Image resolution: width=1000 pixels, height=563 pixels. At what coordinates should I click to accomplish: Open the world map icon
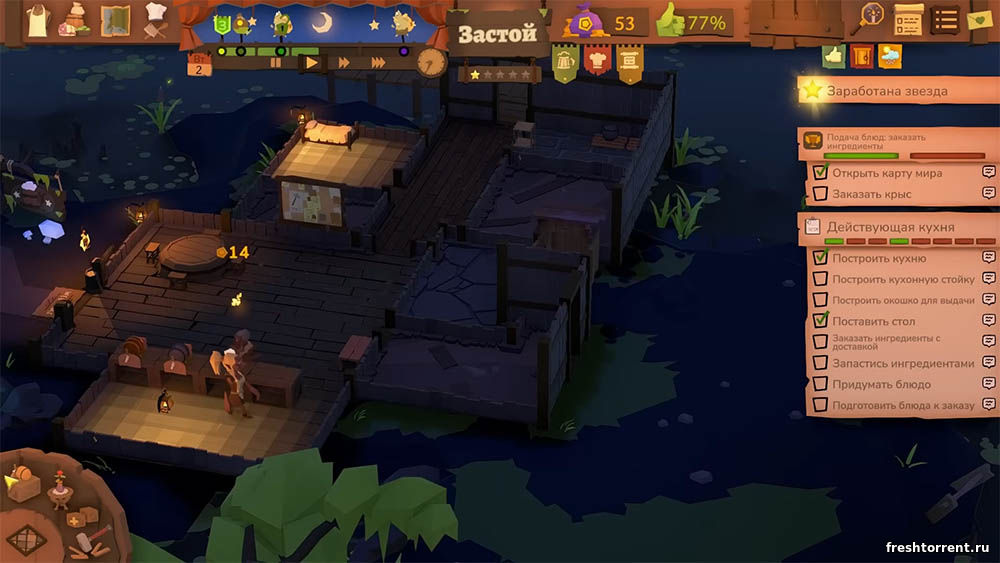click(x=116, y=19)
